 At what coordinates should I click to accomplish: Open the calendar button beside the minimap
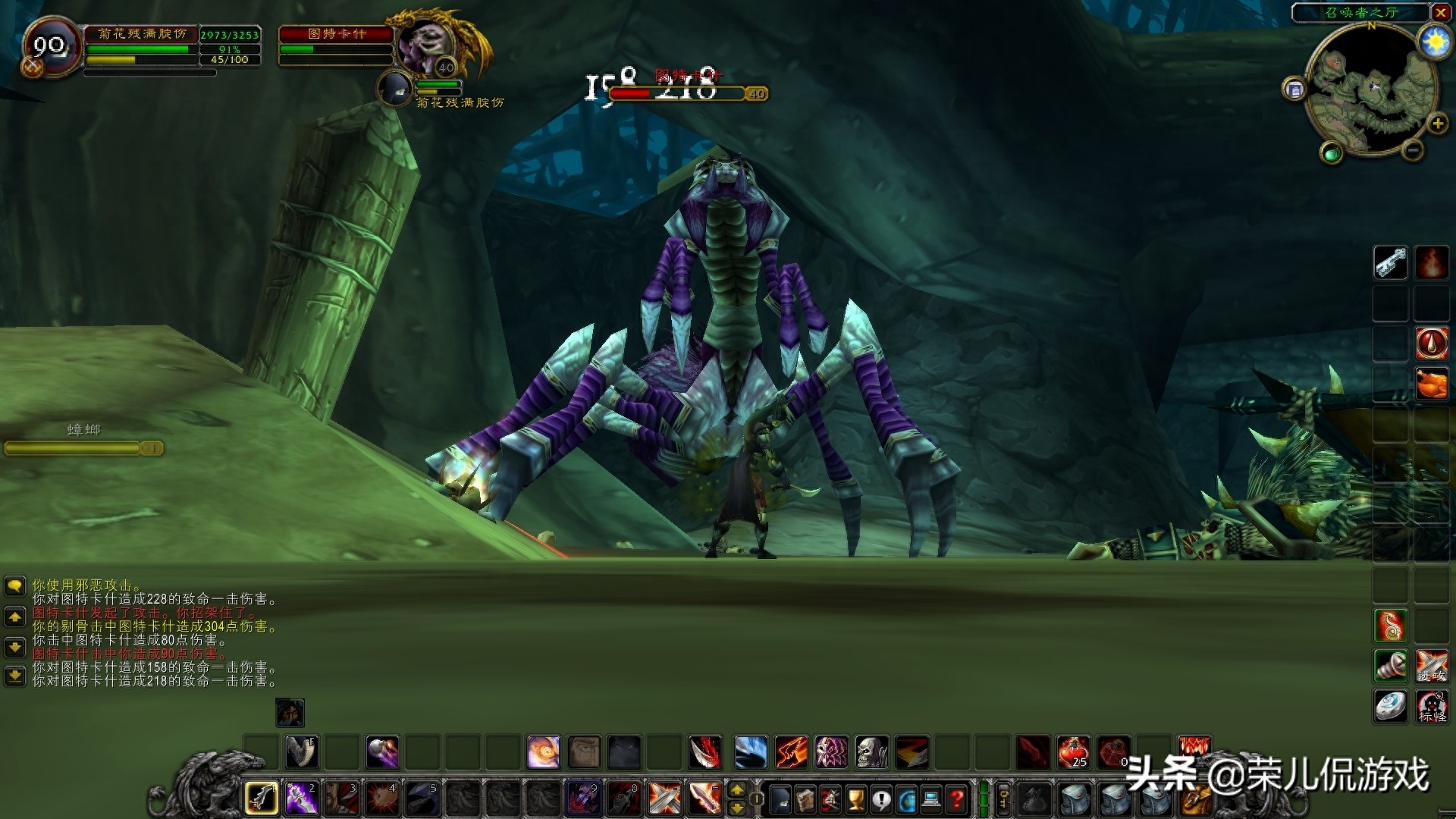pyautogui.click(x=1294, y=90)
